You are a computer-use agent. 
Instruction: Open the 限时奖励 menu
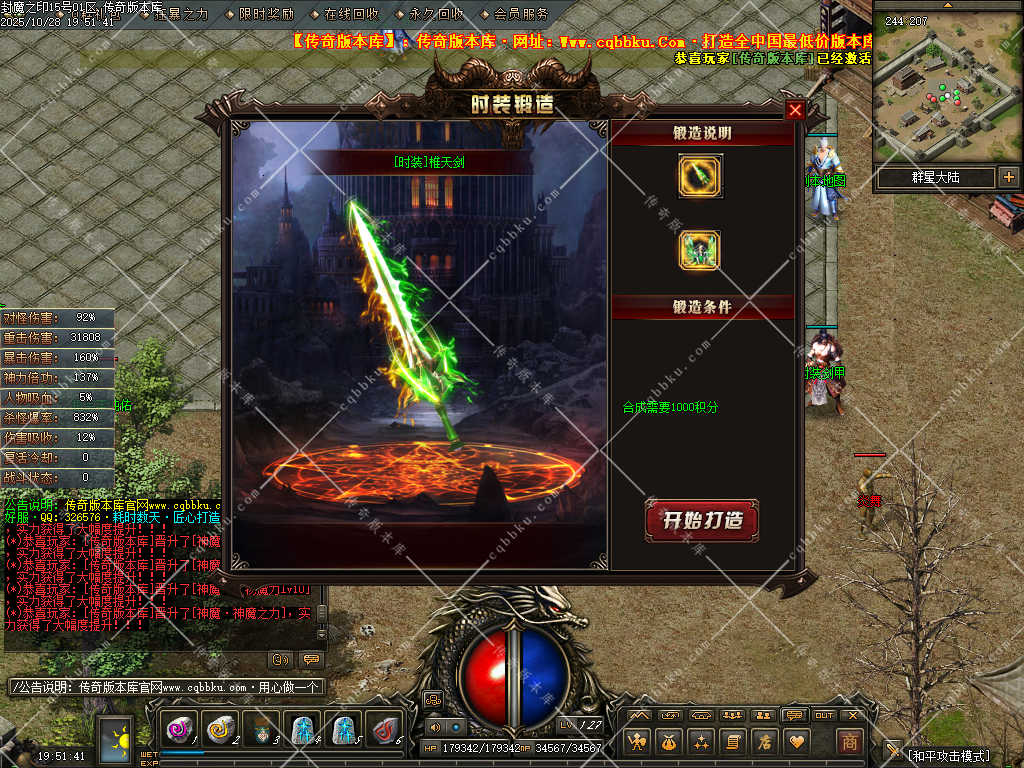pos(267,14)
